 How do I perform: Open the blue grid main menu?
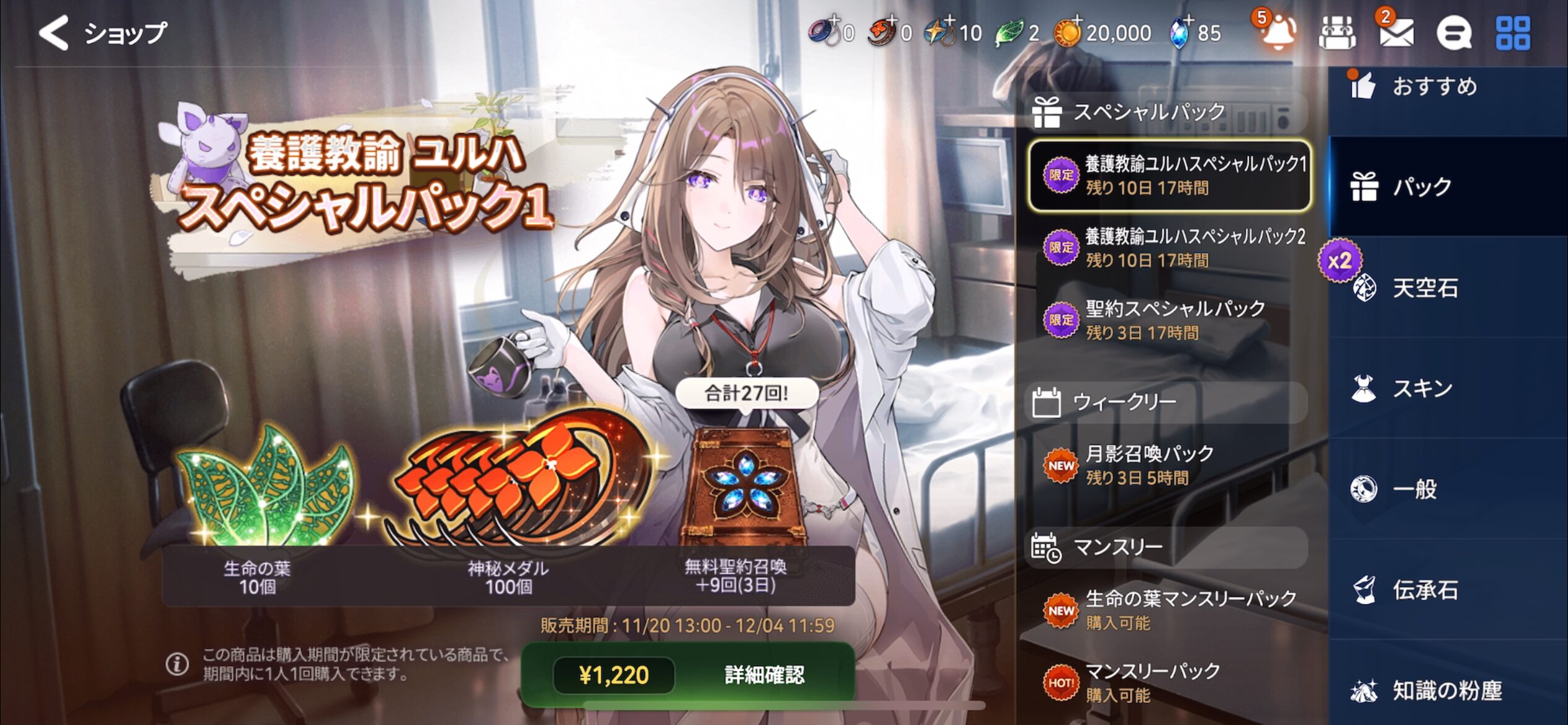point(1512,32)
